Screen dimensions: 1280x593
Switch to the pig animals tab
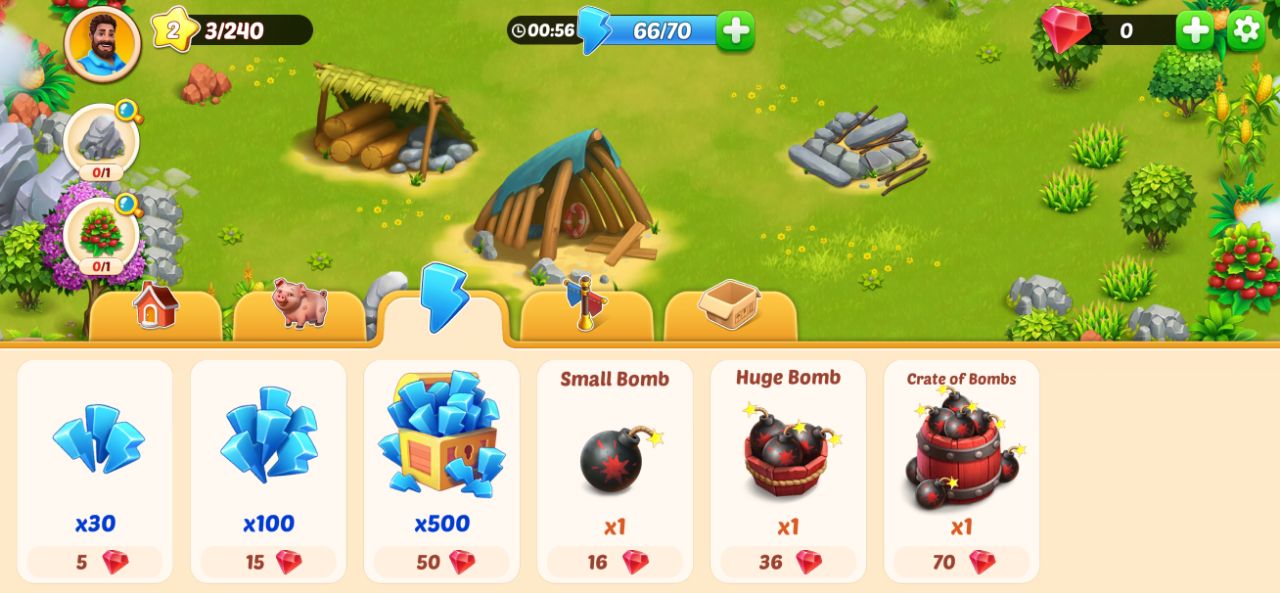click(x=299, y=310)
